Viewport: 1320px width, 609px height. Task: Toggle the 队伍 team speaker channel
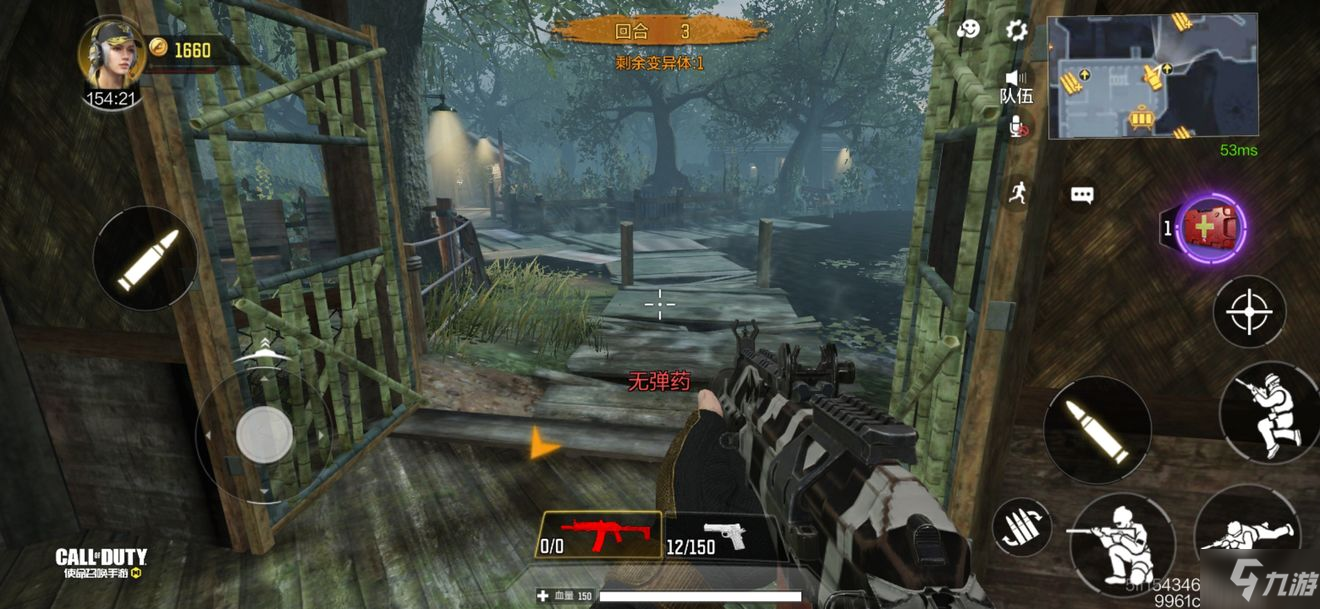pos(1016,86)
